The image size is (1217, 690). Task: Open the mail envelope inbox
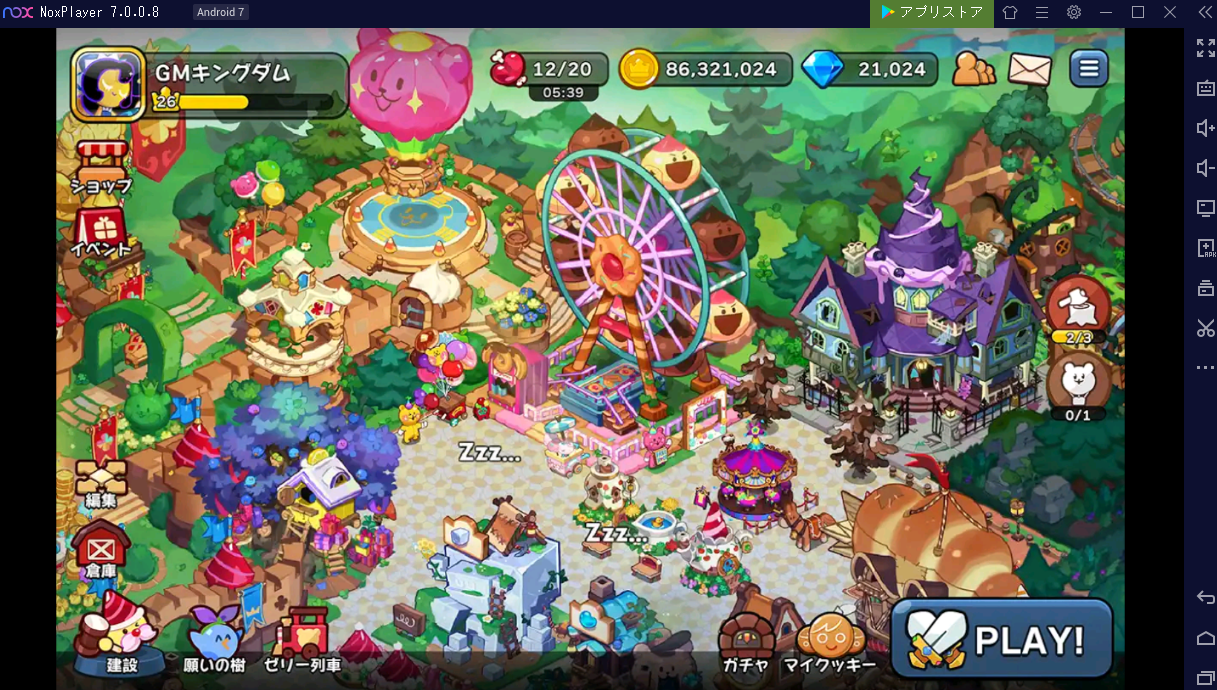[1030, 69]
